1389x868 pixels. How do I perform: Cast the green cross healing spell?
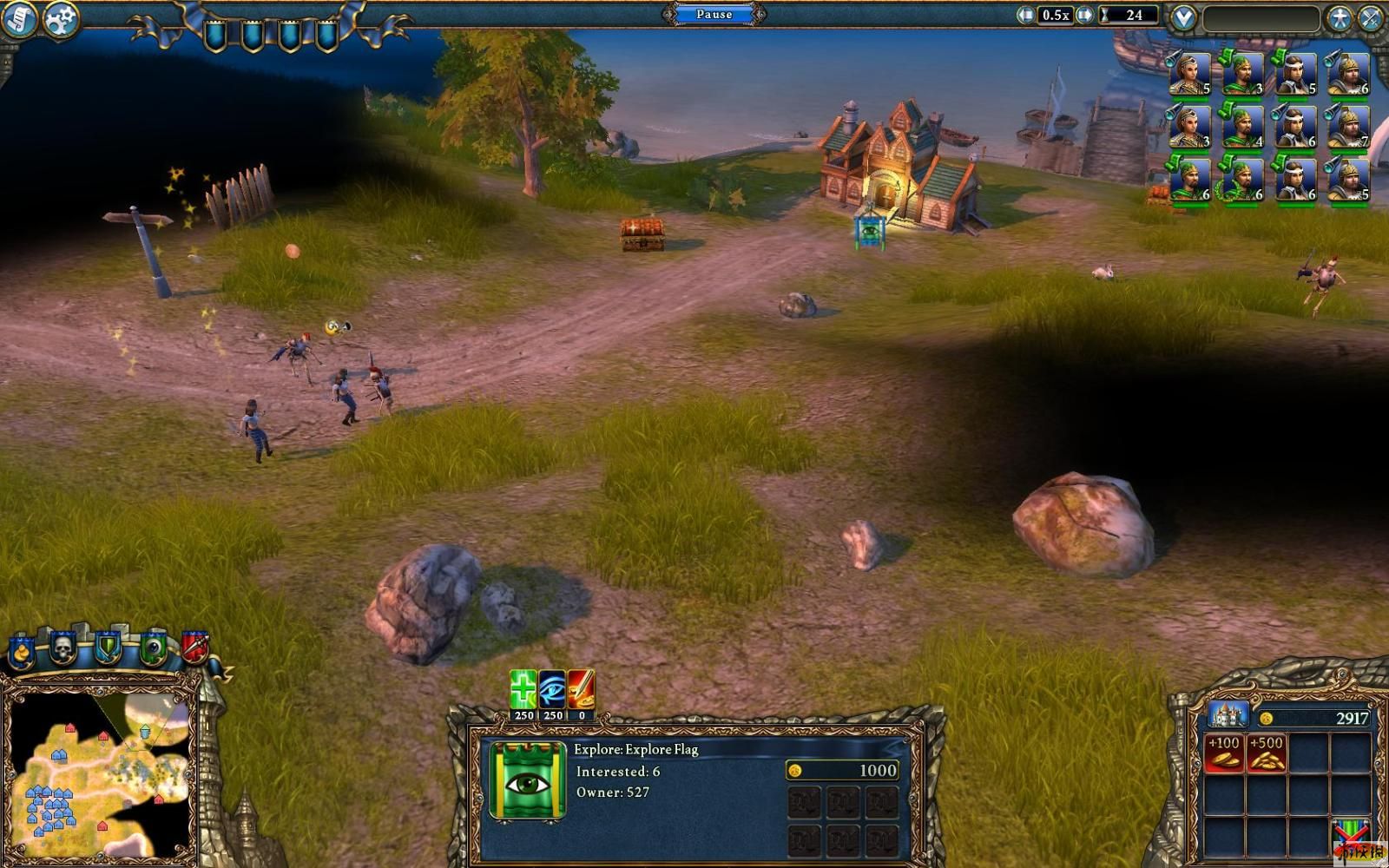[x=523, y=690]
